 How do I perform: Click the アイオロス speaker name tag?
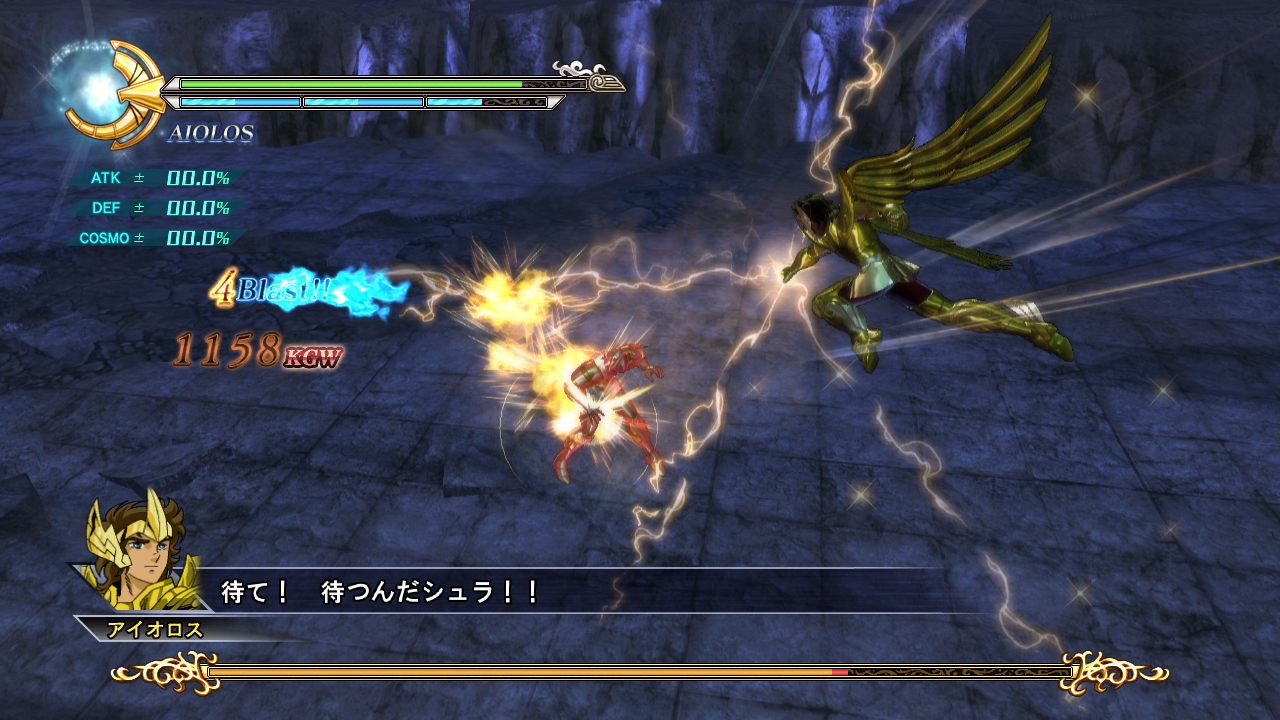pos(155,629)
